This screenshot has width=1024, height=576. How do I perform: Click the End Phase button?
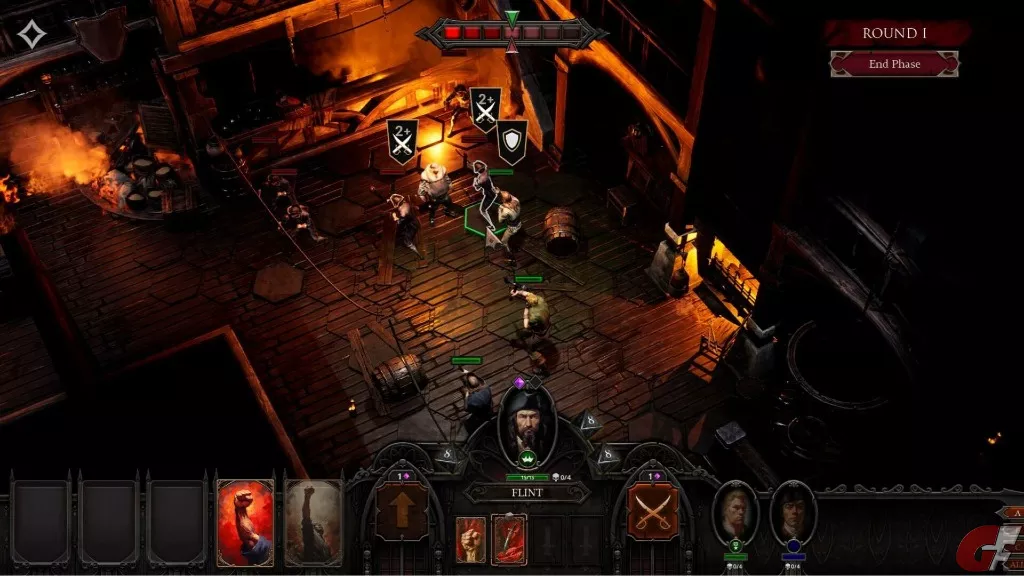click(894, 64)
